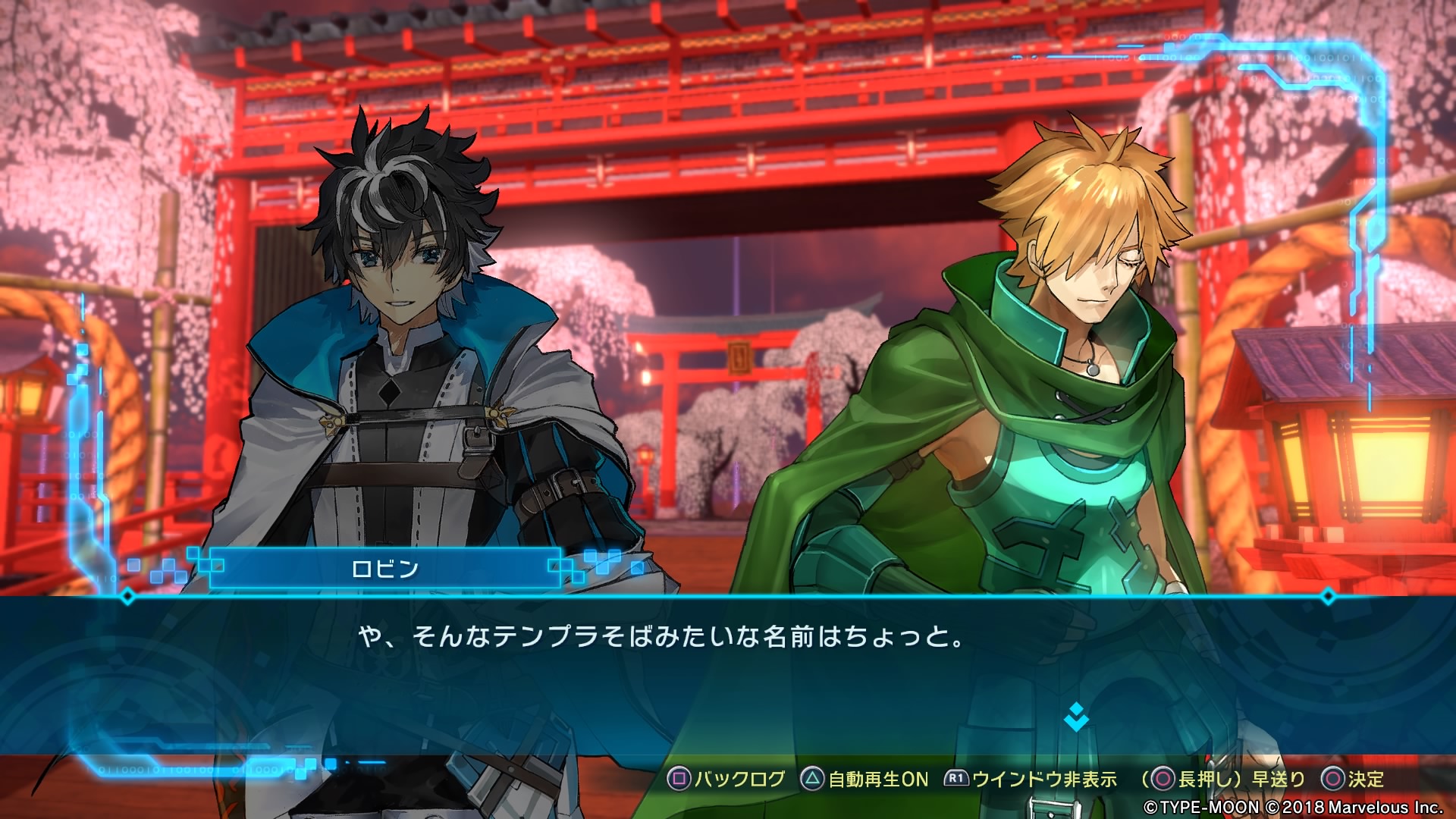Click the blue dialogue advance arrow

[x=1076, y=717]
